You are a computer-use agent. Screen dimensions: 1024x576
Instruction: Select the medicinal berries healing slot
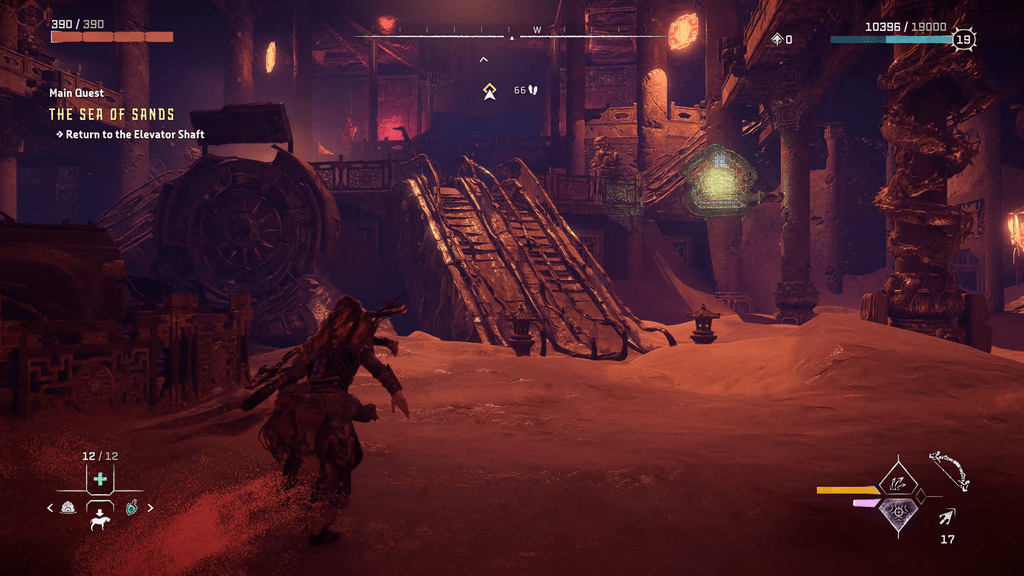(x=100, y=479)
